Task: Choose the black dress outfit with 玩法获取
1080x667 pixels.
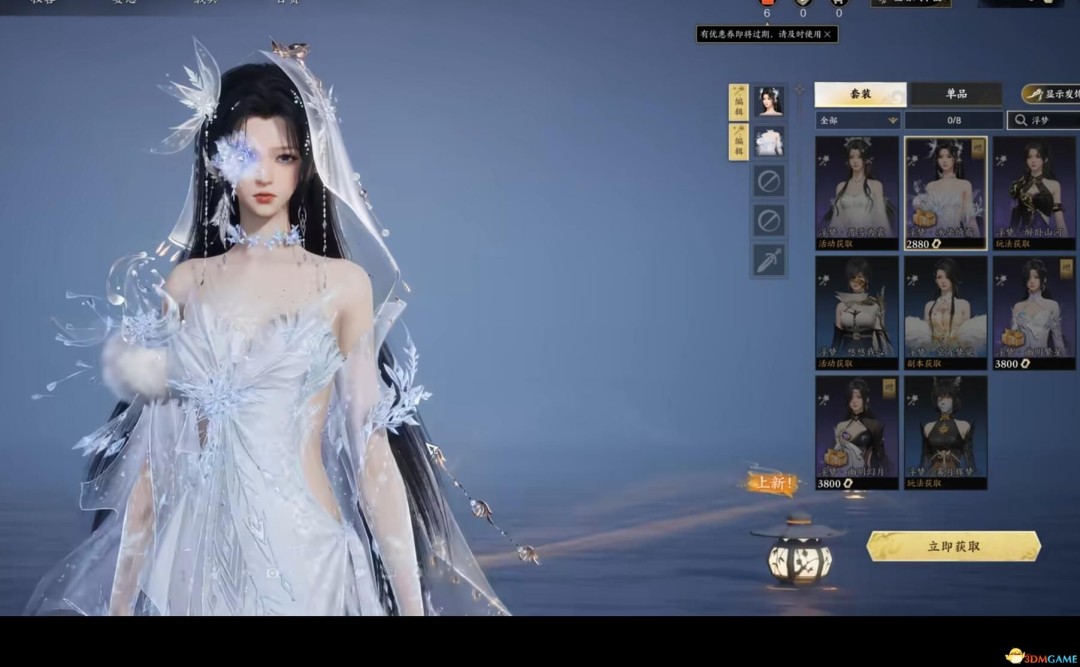Action: coord(1034,192)
